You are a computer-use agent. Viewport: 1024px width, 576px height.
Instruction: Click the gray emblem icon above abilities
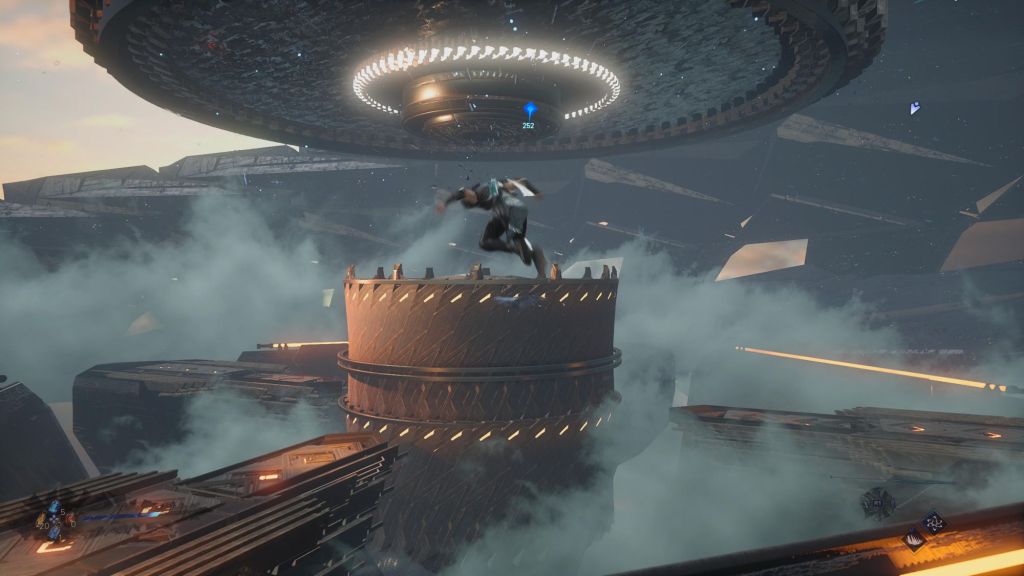pyautogui.click(x=879, y=504)
